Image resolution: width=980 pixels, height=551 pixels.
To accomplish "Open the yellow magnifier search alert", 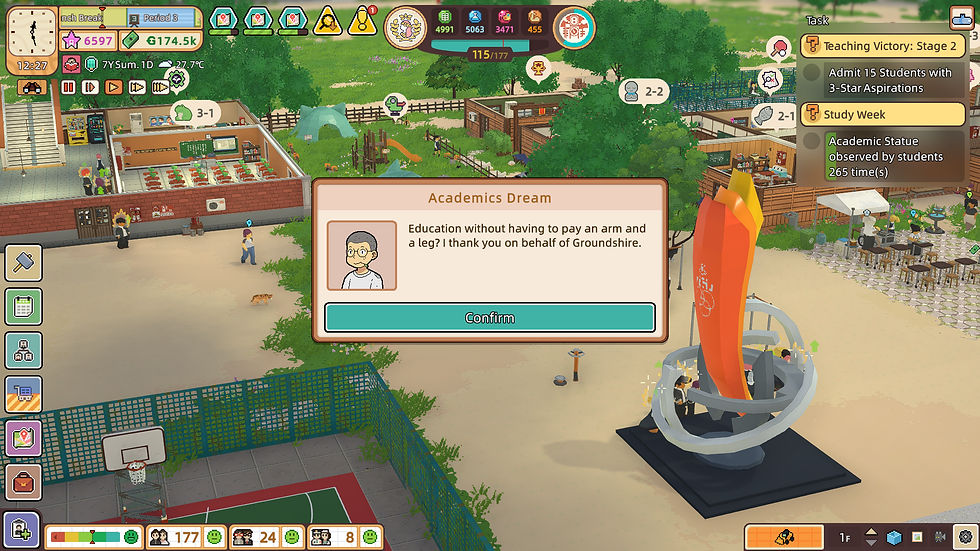I will 327,19.
